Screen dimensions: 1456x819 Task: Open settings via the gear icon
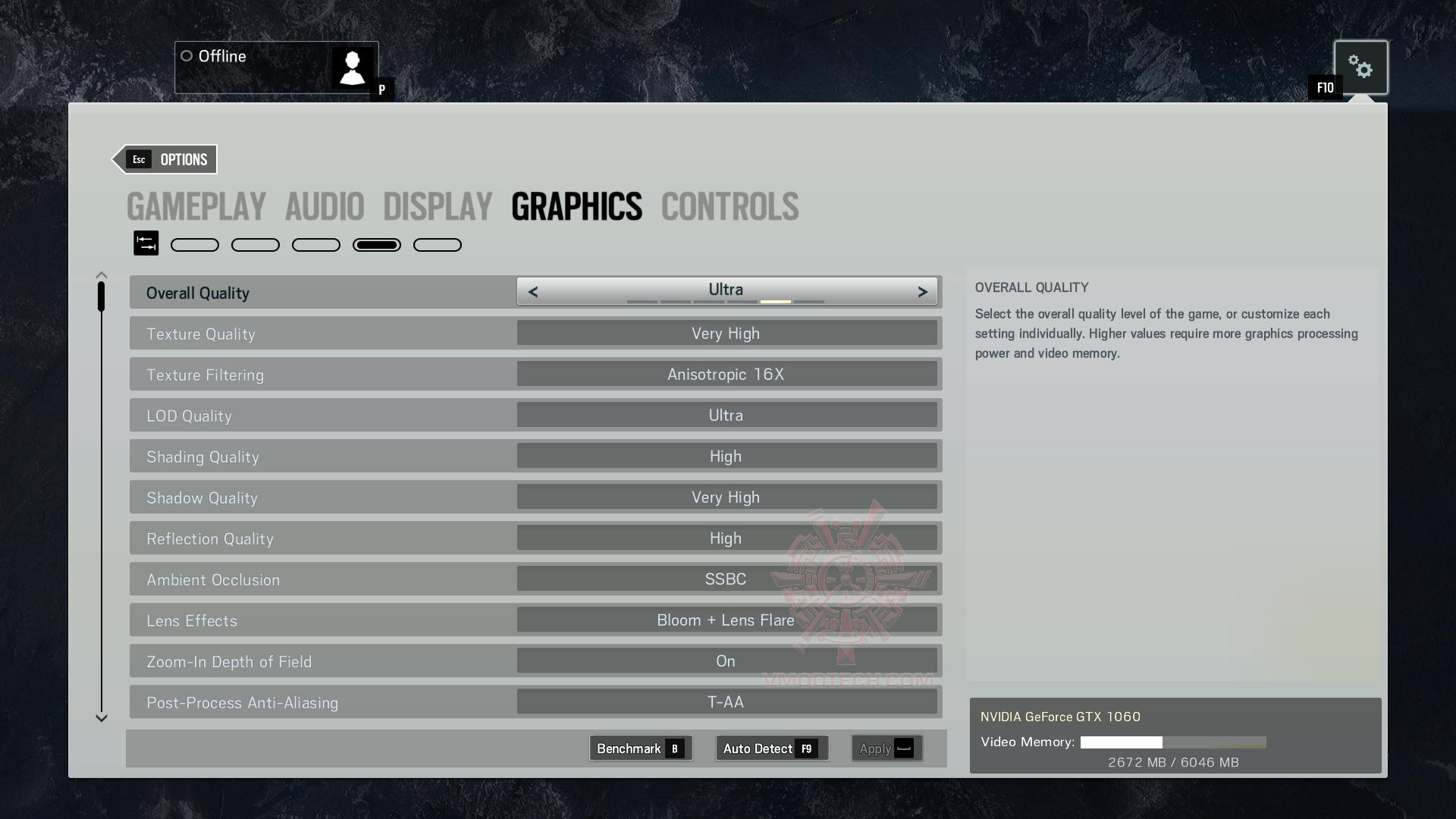tap(1361, 67)
